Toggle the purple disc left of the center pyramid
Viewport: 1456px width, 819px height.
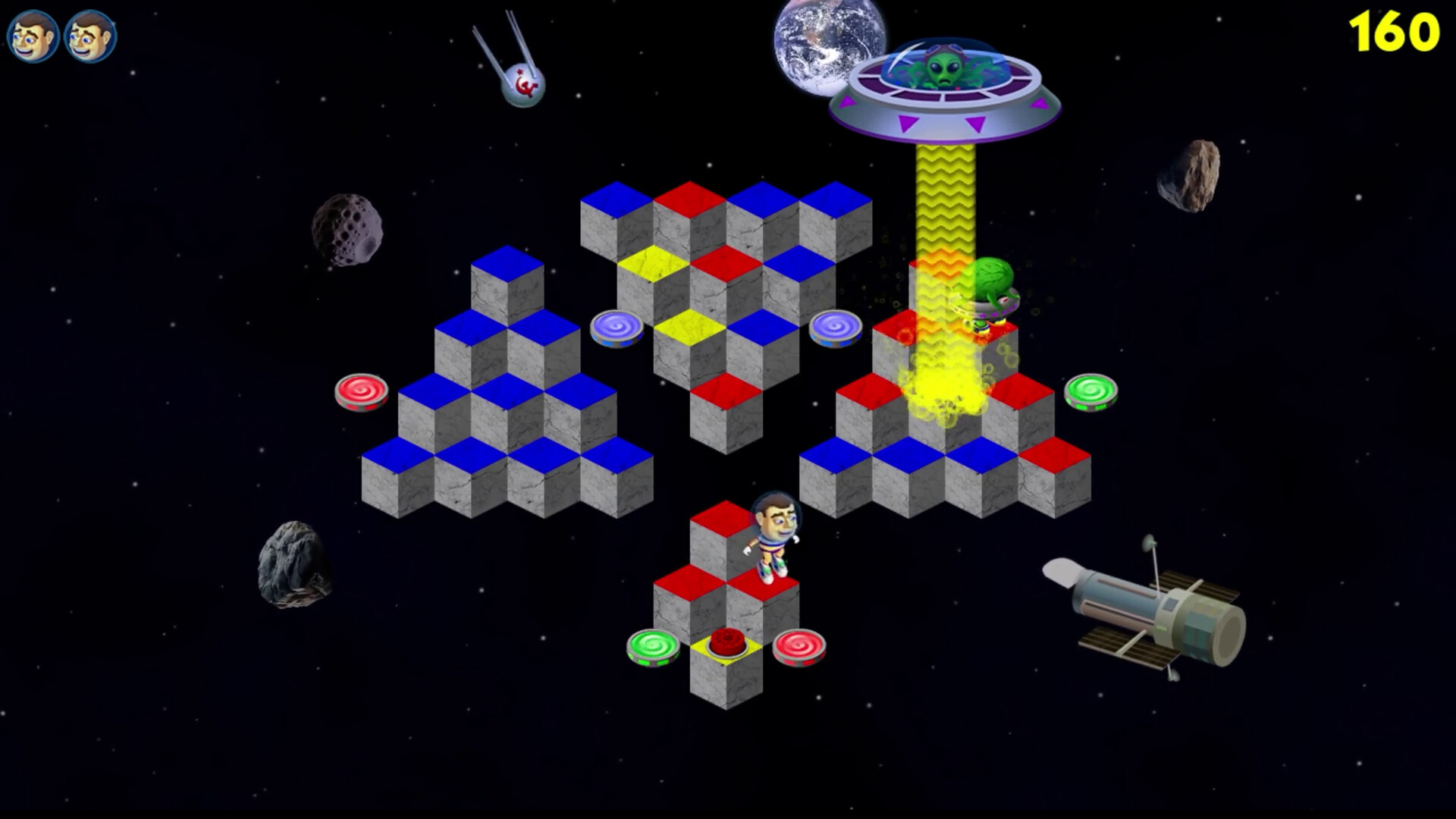pyautogui.click(x=617, y=326)
